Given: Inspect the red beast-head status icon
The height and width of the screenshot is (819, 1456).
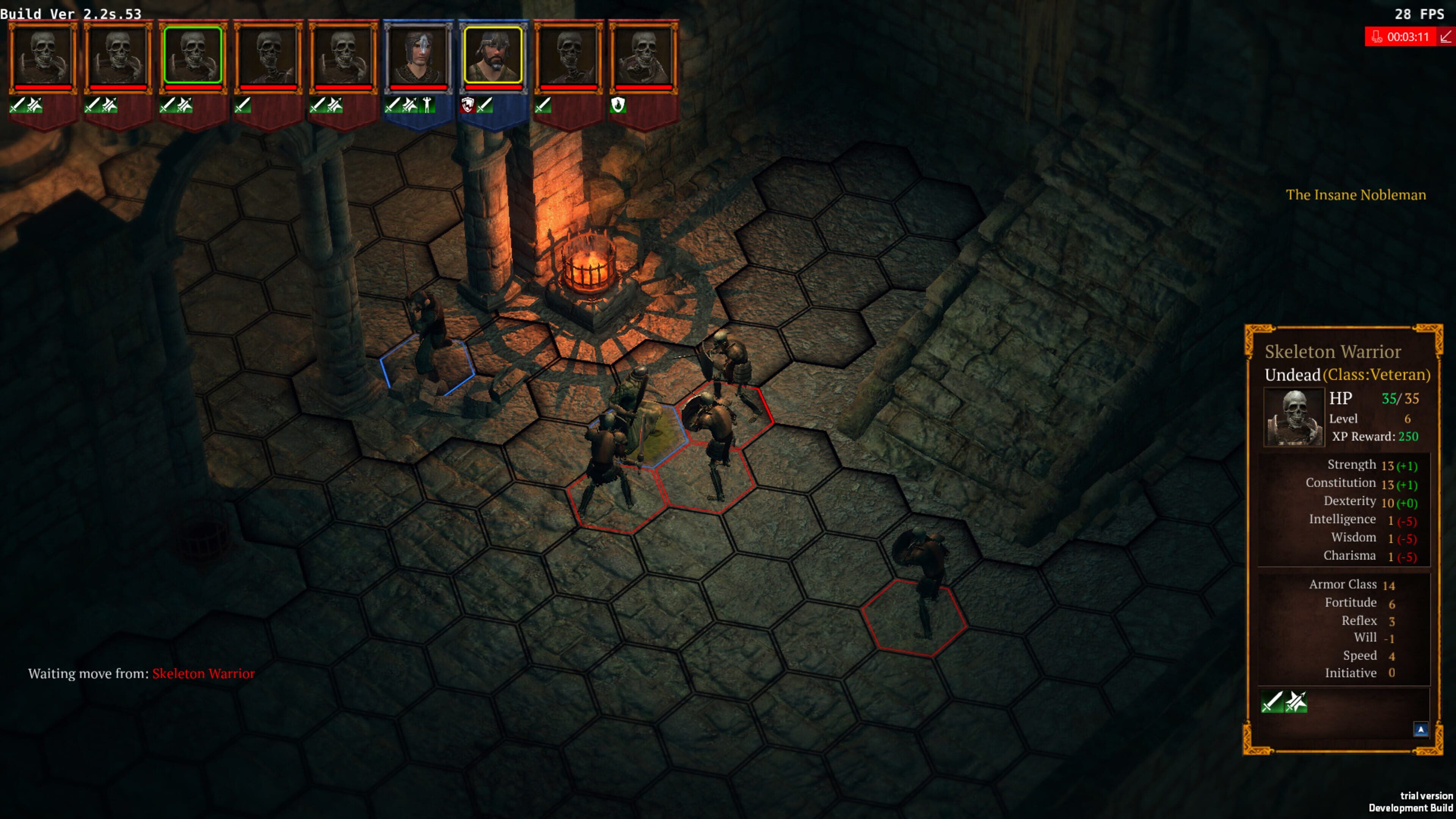Looking at the screenshot, I should pyautogui.click(x=467, y=105).
